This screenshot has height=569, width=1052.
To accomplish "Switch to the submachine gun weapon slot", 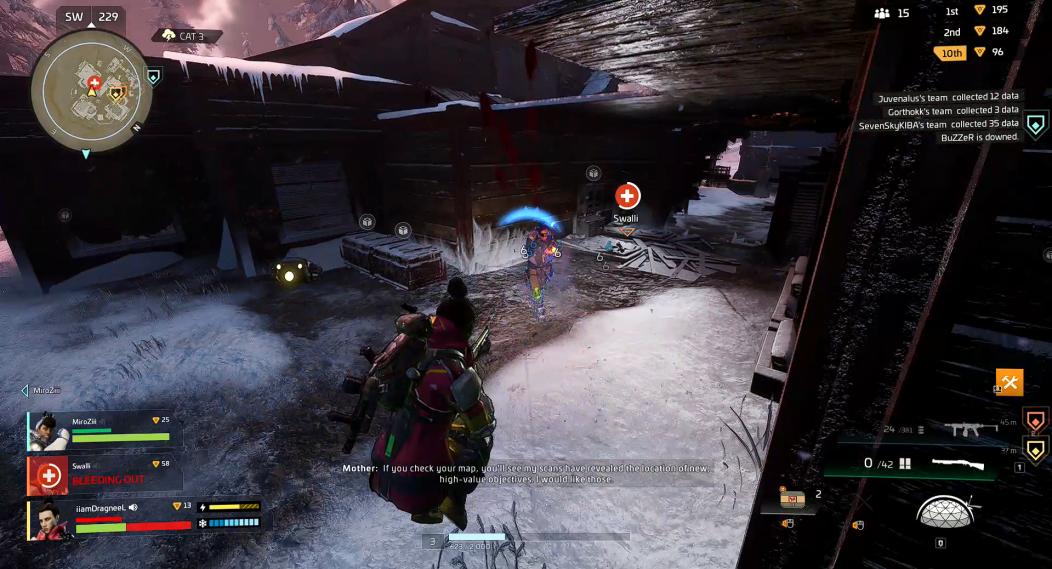I will tap(965, 429).
